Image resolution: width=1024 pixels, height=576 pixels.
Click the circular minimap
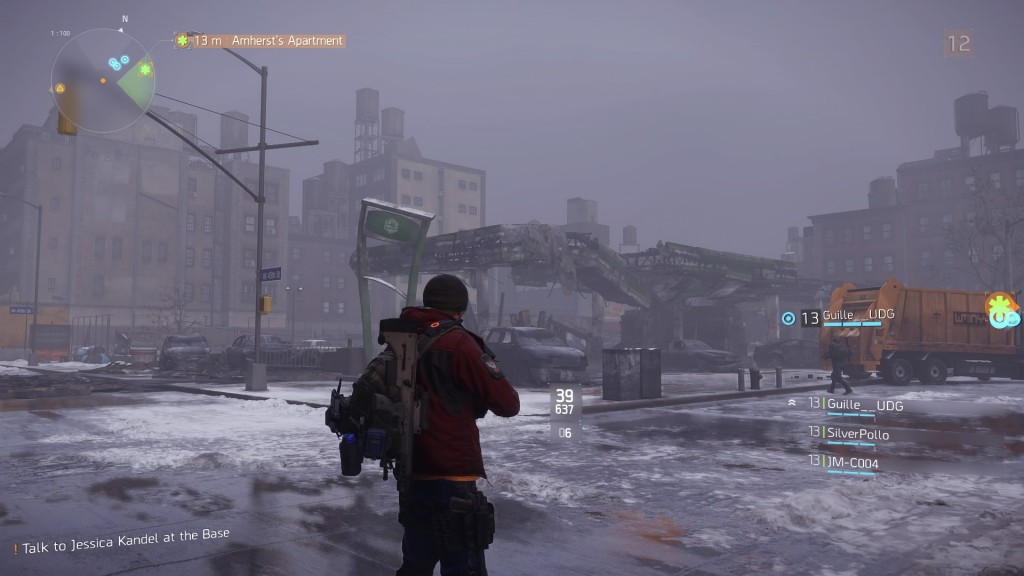[102, 80]
